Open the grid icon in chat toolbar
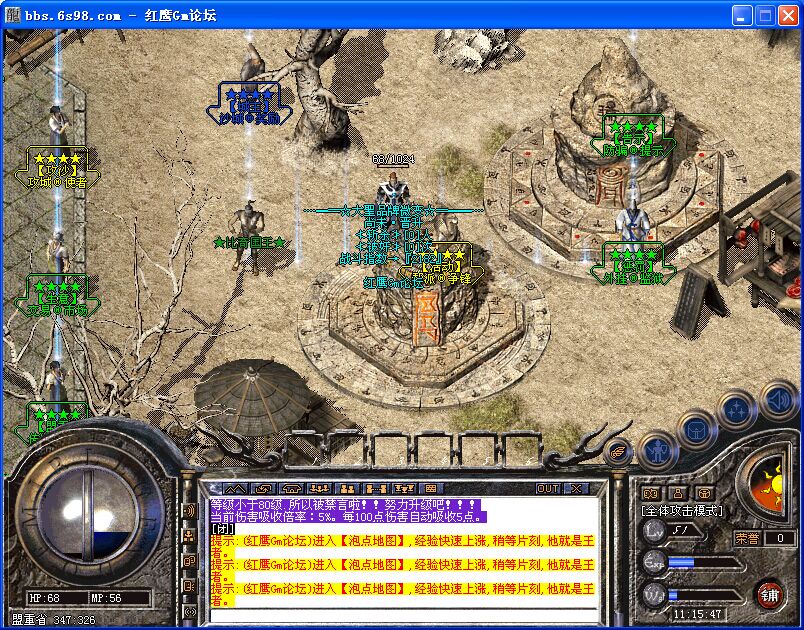 coord(429,488)
